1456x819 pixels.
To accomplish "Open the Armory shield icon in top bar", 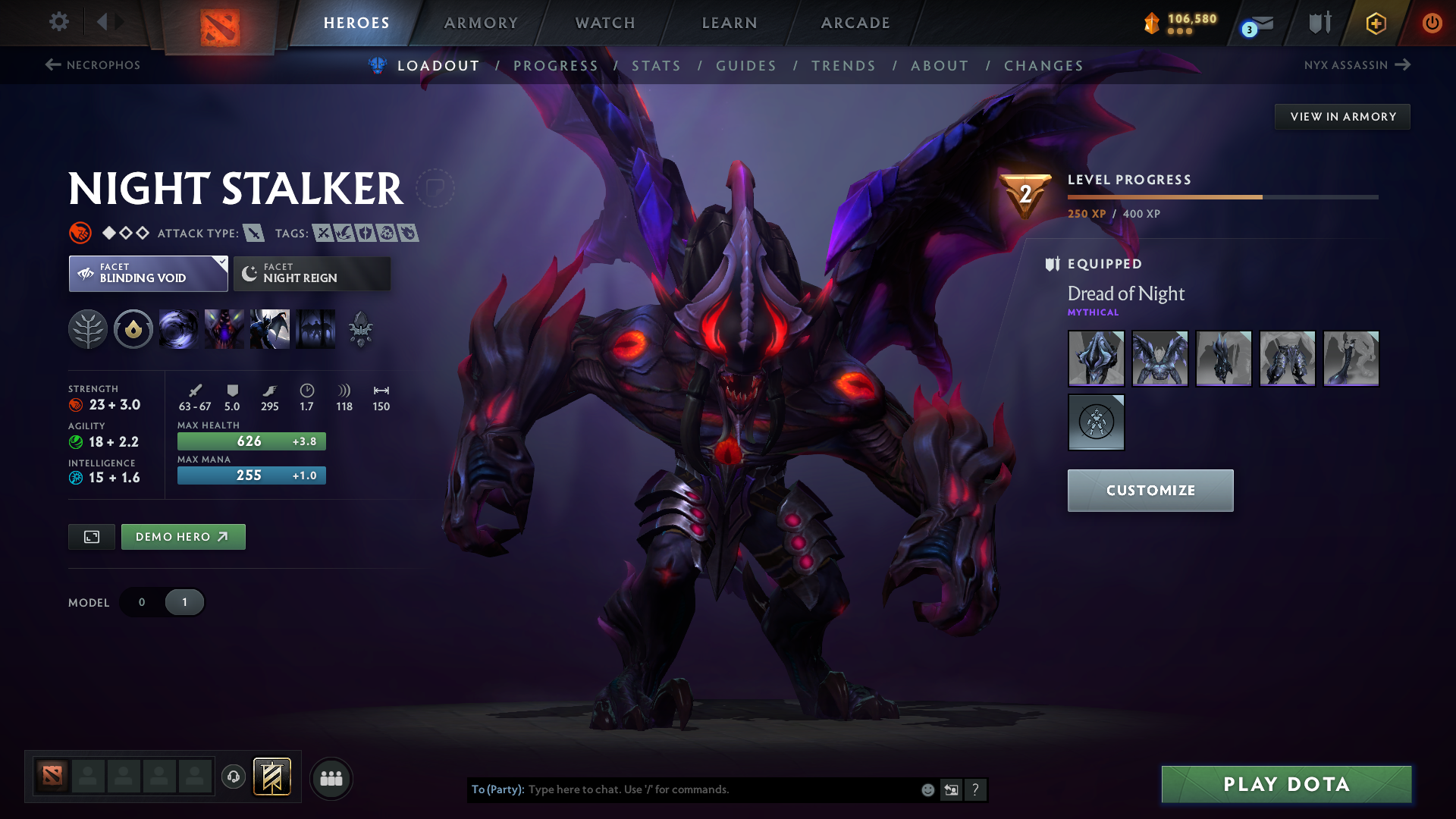I will click(1319, 23).
